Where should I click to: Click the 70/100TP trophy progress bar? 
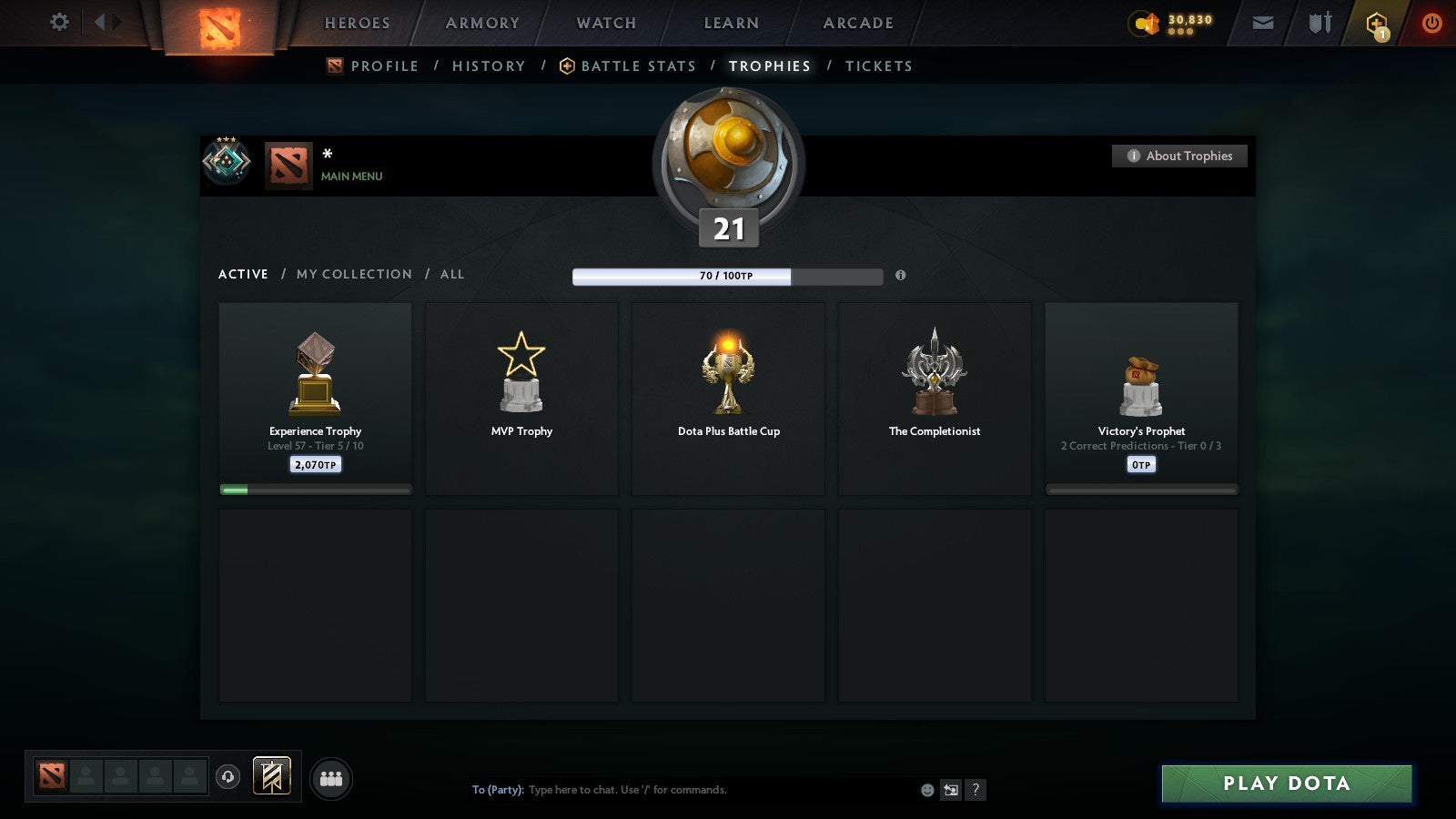[727, 276]
